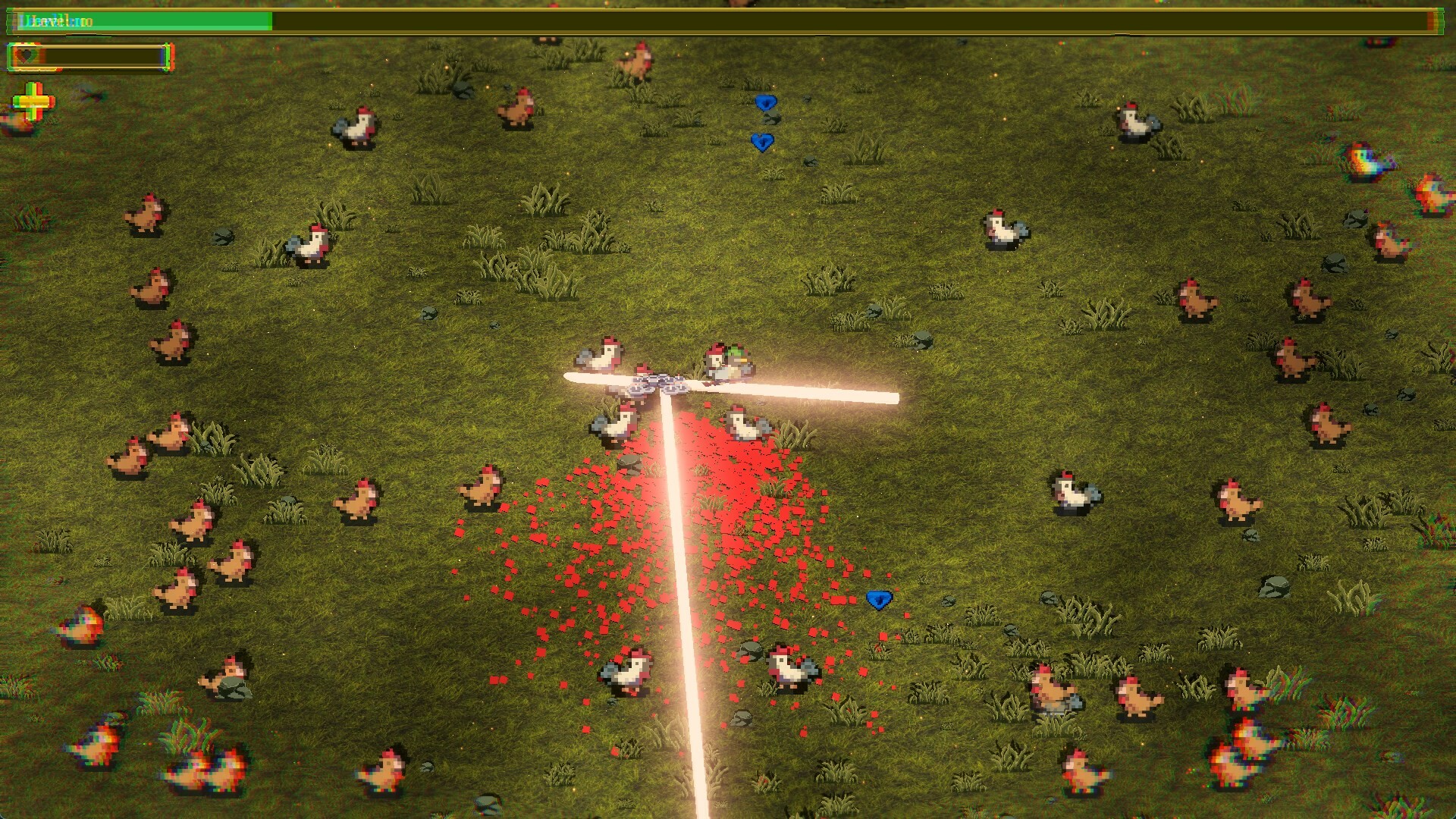1456x819 pixels.
Task: Pick up the blue gem near the blood pool
Action: (878, 598)
